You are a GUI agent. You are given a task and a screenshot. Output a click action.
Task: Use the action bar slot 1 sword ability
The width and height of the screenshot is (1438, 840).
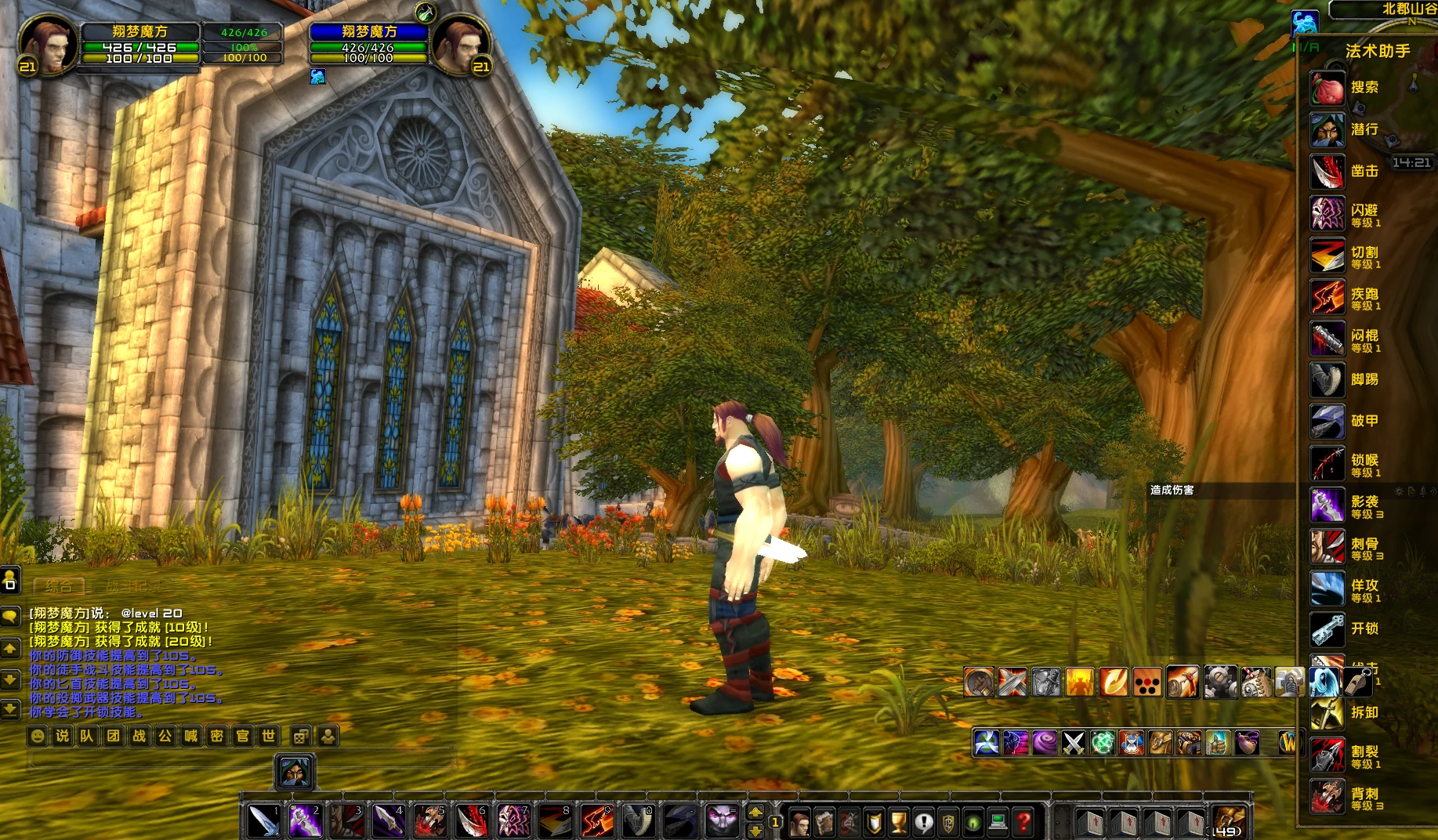(263, 821)
